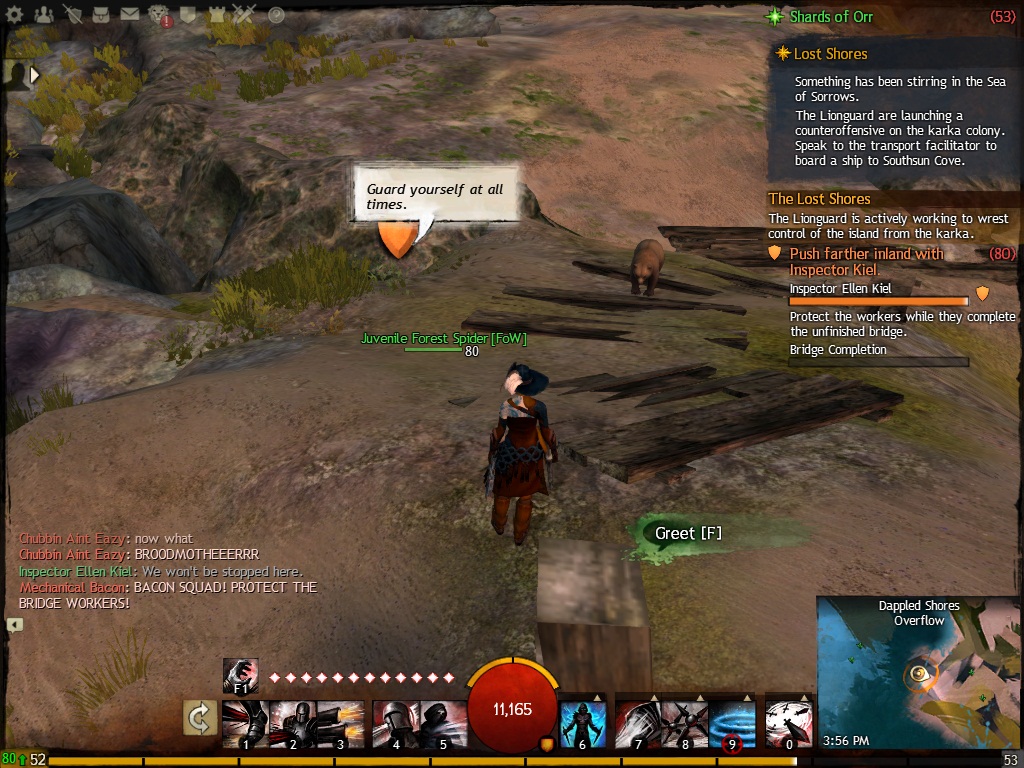Expand the party panel arrow

(36, 74)
